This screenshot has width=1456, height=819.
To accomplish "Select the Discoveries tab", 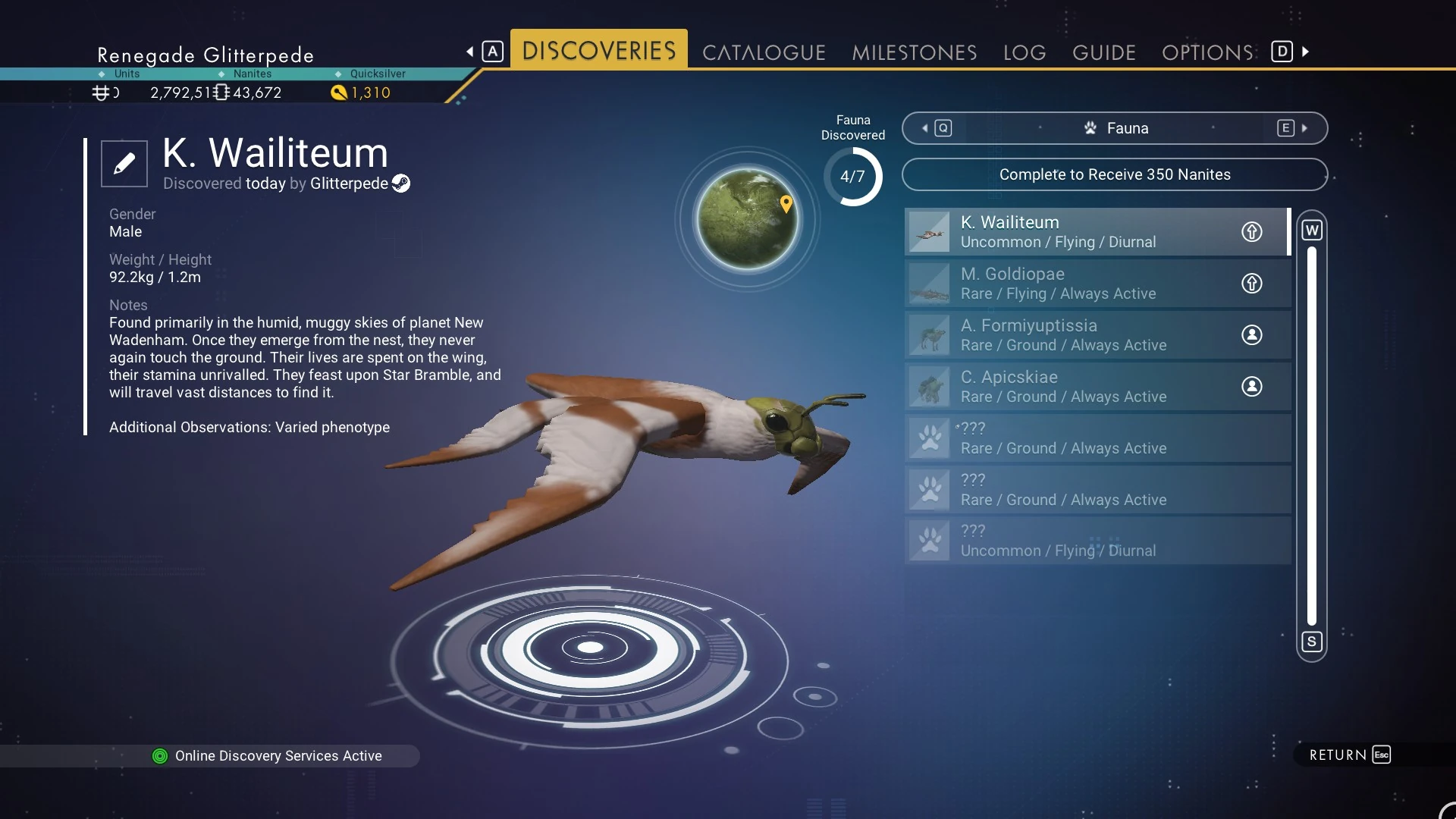I will click(x=598, y=51).
